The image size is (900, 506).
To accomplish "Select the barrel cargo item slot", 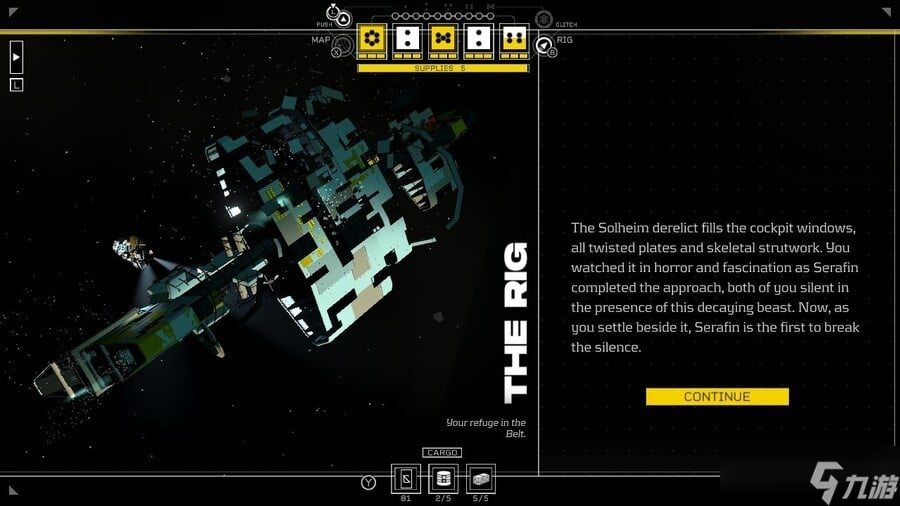I will coord(442,478).
